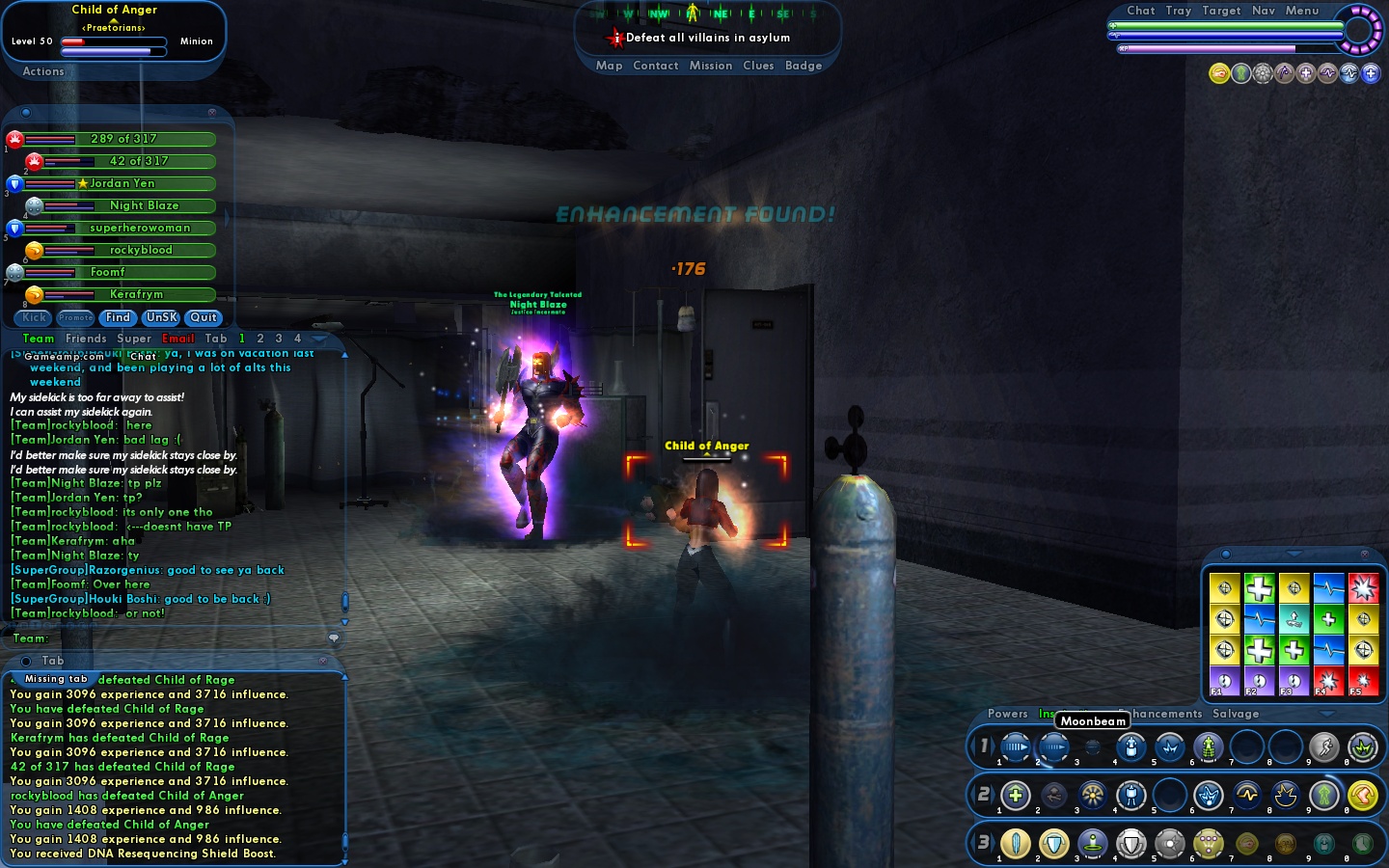1389x868 pixels.
Task: Quit the team with the Quit button
Action: tap(204, 317)
